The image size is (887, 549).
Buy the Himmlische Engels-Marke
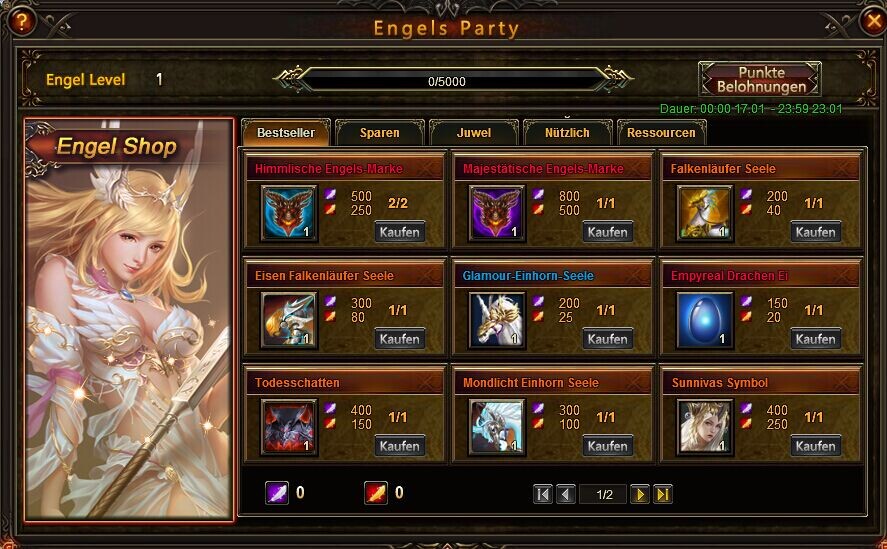click(x=399, y=232)
